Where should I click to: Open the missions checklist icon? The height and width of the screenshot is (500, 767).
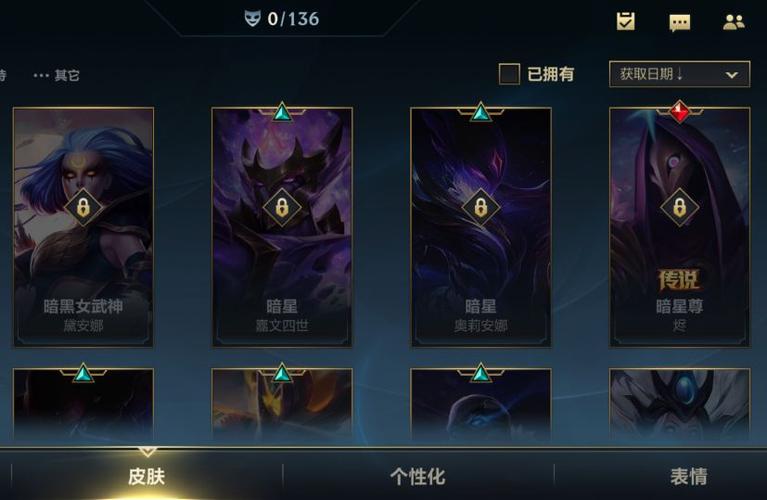click(x=626, y=21)
